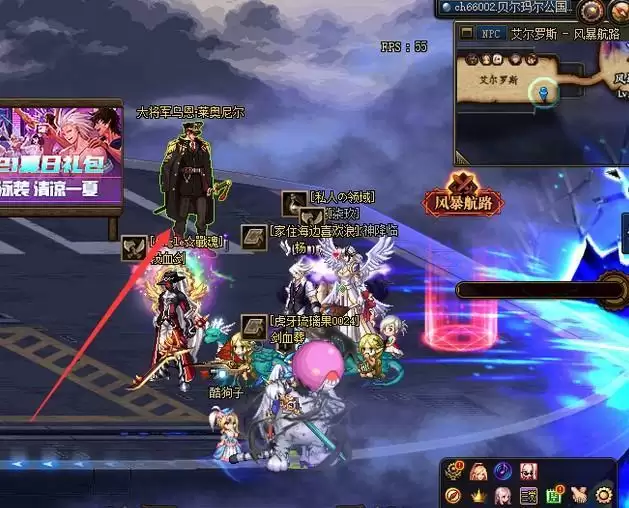The height and width of the screenshot is (508, 629).
Task: Open the gold badge icon with red alert
Action: (453, 470)
